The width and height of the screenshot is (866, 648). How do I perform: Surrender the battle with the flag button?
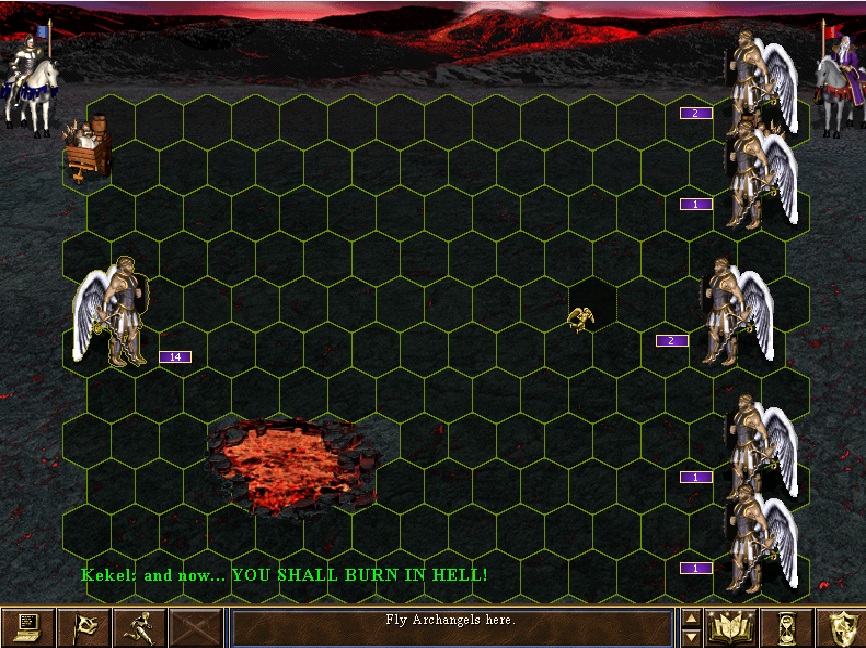coord(84,627)
